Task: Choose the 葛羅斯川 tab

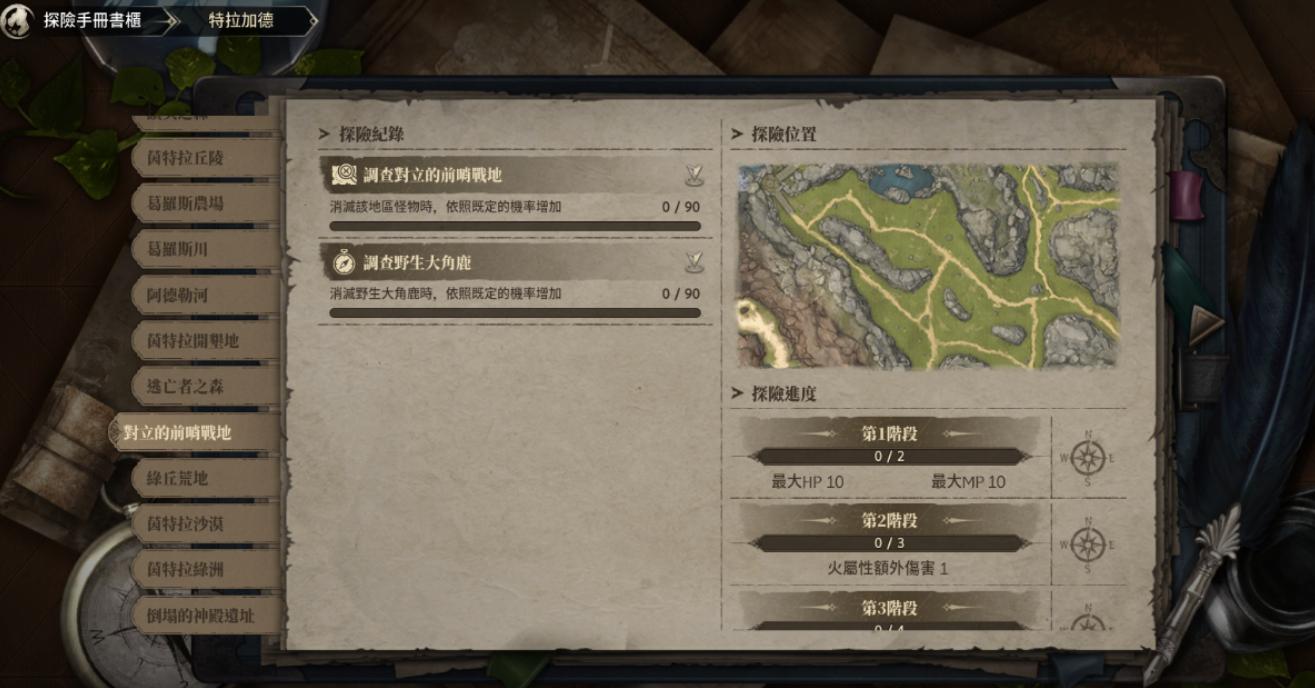Action: click(178, 249)
